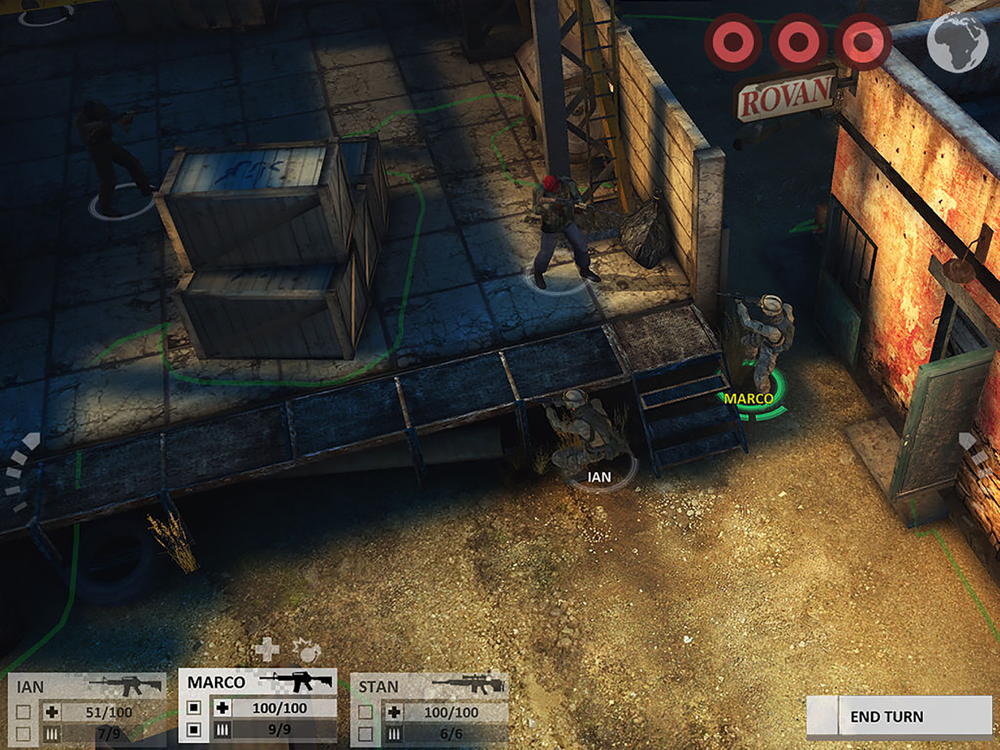Rotate camera with the right edge arrow
Image resolution: width=1000 pixels, height=750 pixels.
point(971,448)
